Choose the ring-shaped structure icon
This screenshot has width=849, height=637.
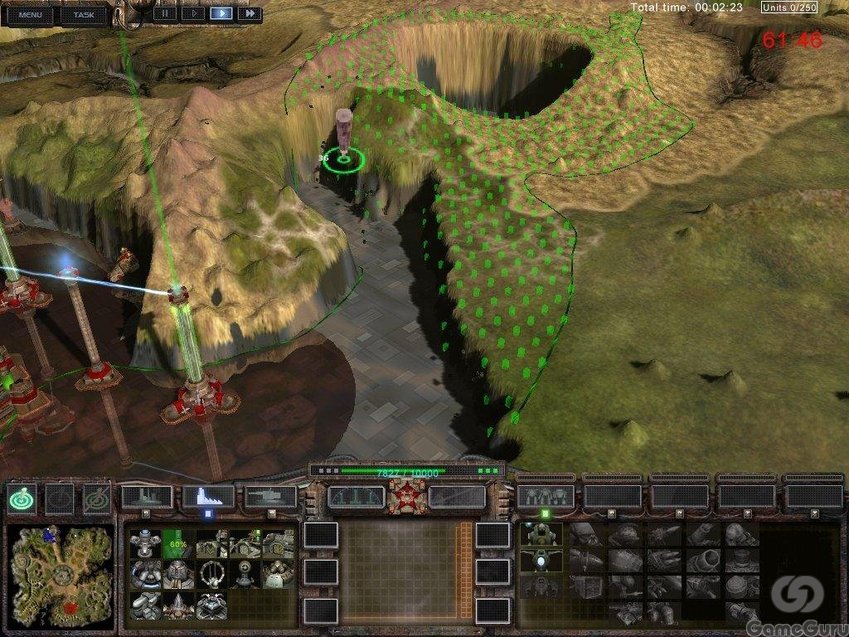tap(212, 573)
